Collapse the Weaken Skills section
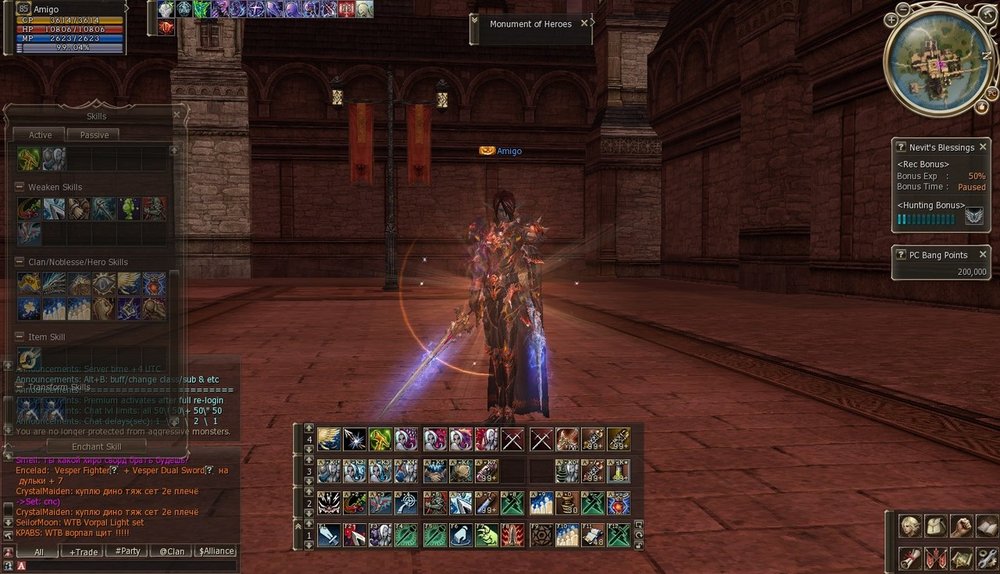The width and height of the screenshot is (1000, 574). click(19, 187)
